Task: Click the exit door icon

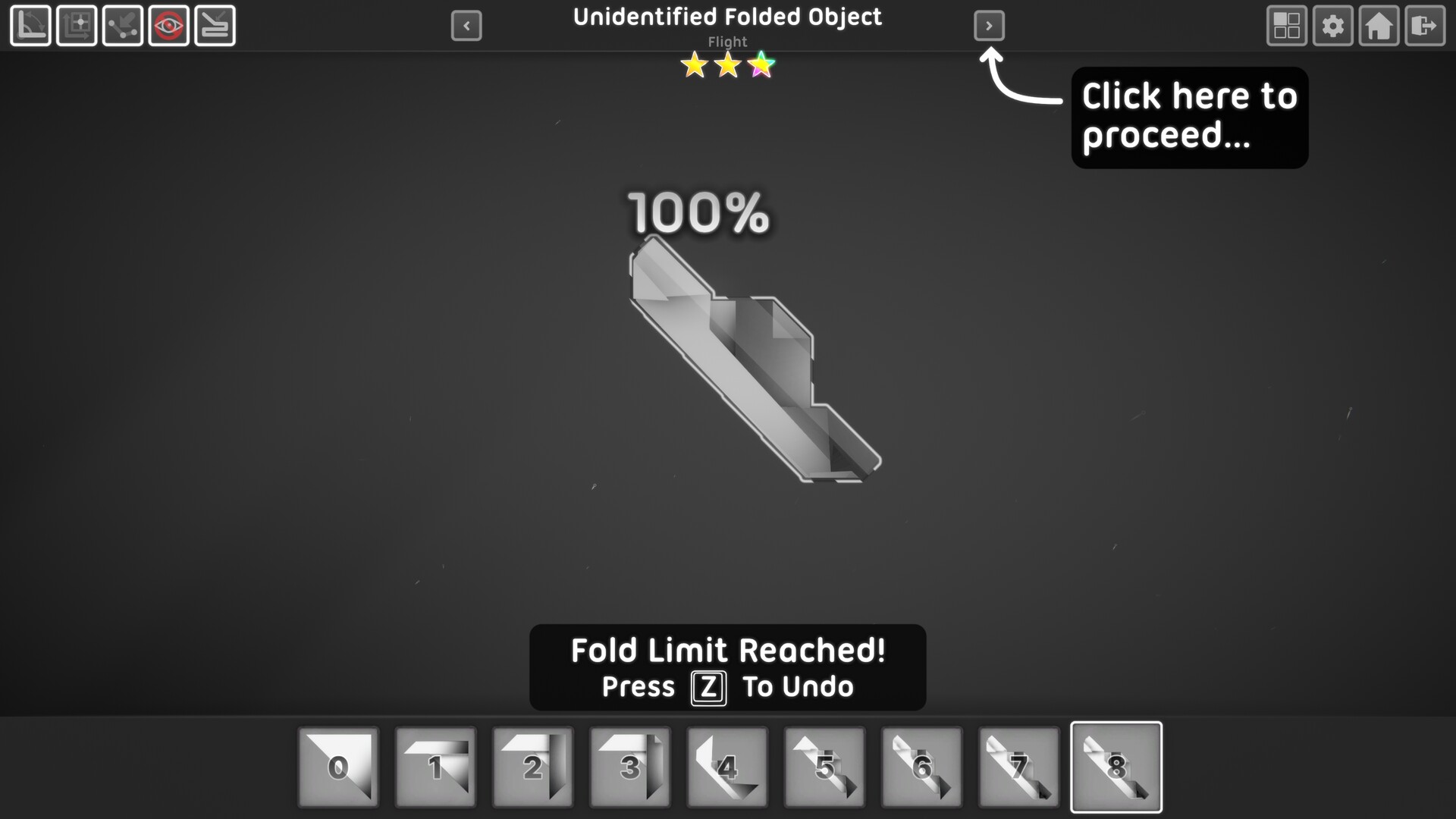Action: click(1425, 25)
